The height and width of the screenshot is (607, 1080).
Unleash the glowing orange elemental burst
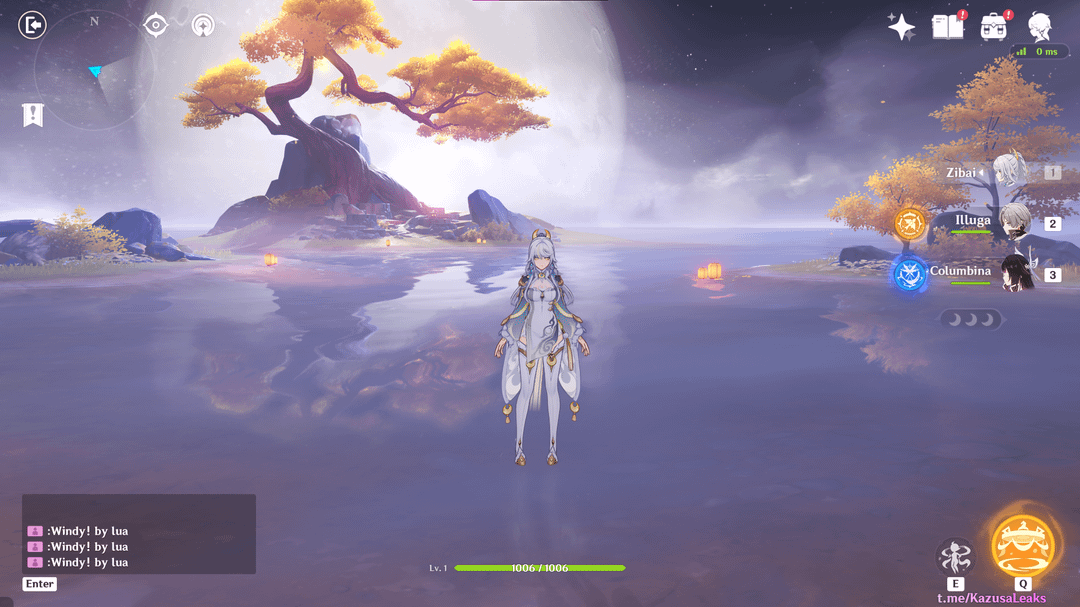pos(1023,544)
